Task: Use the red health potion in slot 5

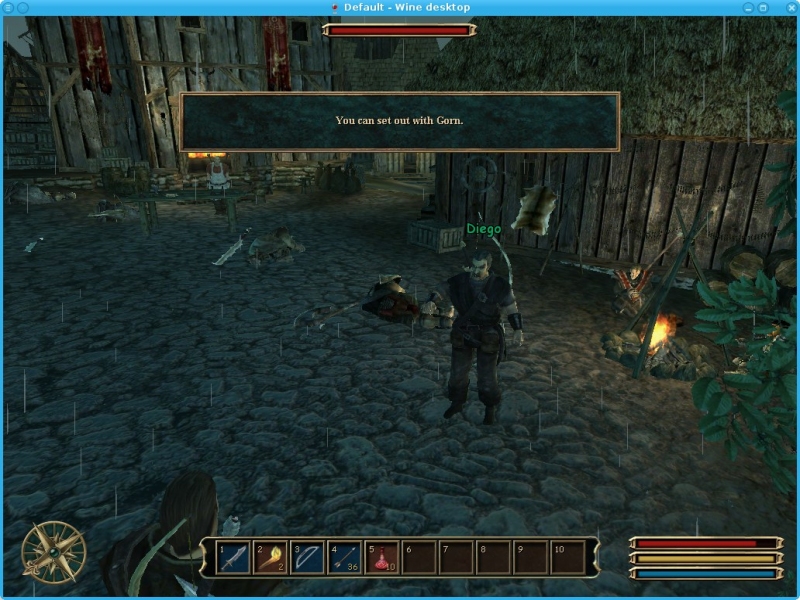Action: point(381,557)
